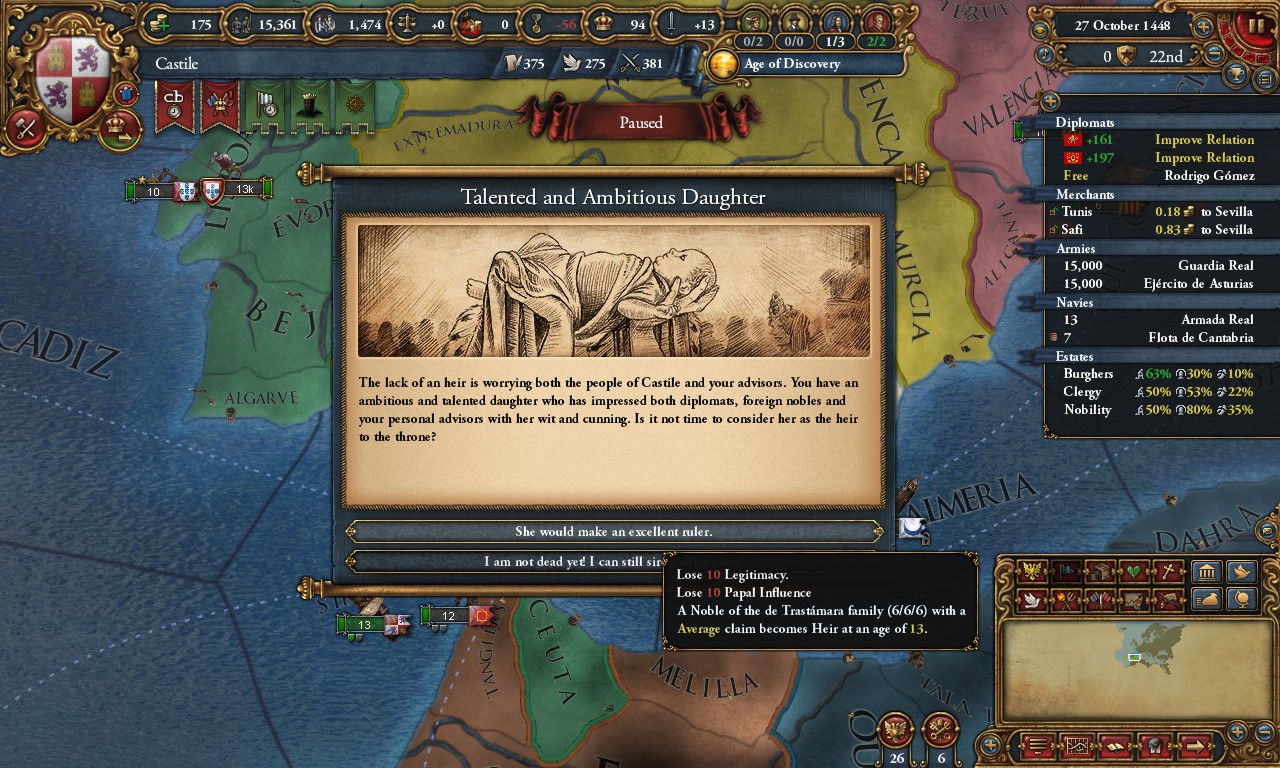Open the casus belli alert banner
Viewport: 1280px width, 768px height.
(173, 107)
